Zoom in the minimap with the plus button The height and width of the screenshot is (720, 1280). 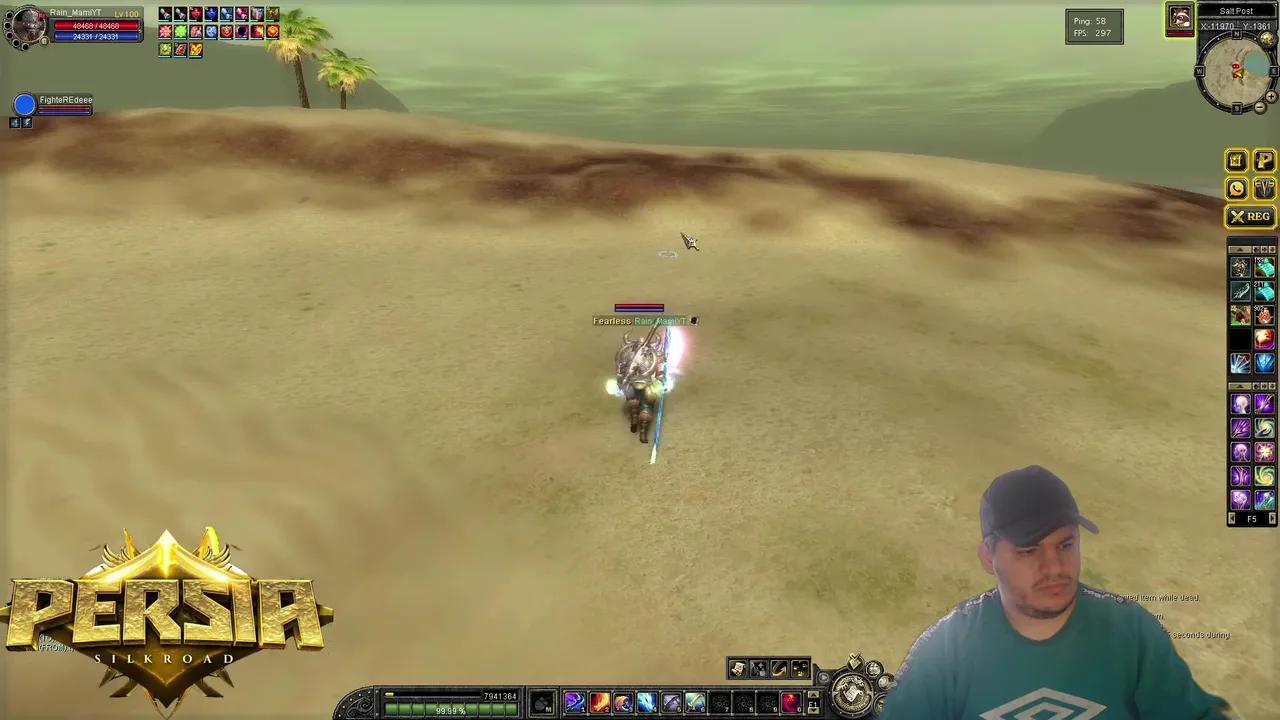1272,97
